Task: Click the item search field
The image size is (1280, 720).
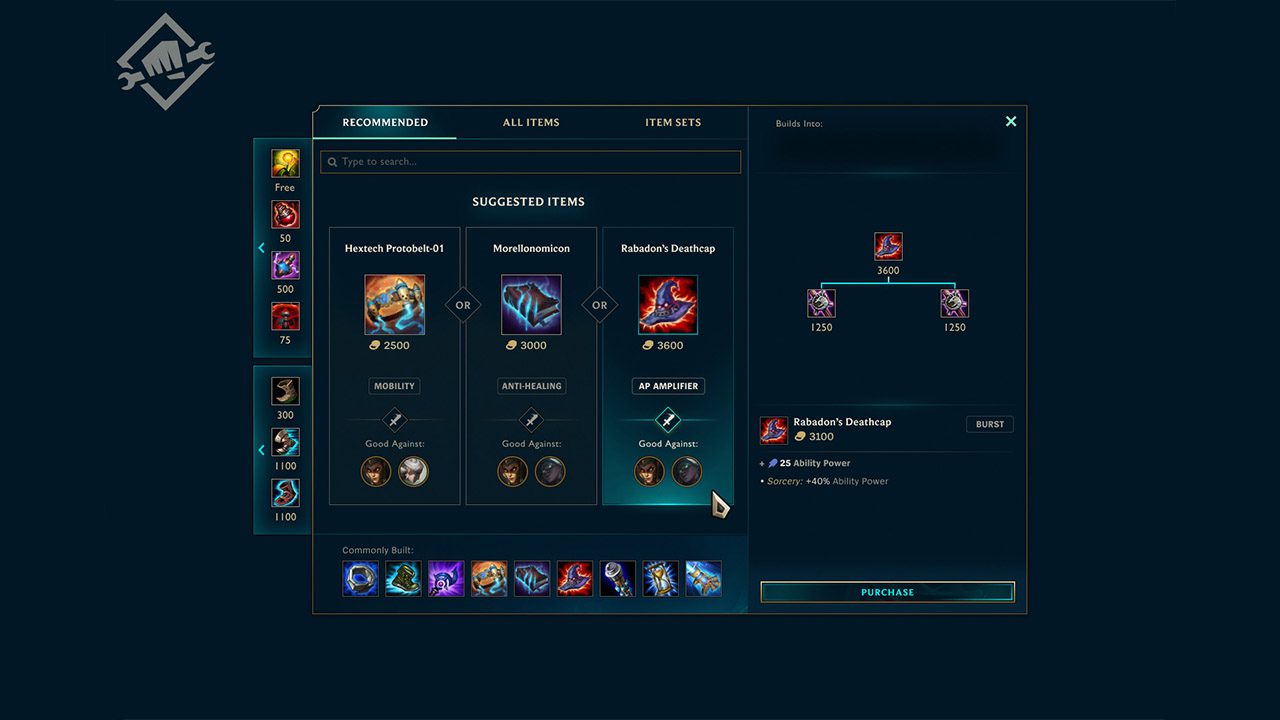Action: point(531,162)
